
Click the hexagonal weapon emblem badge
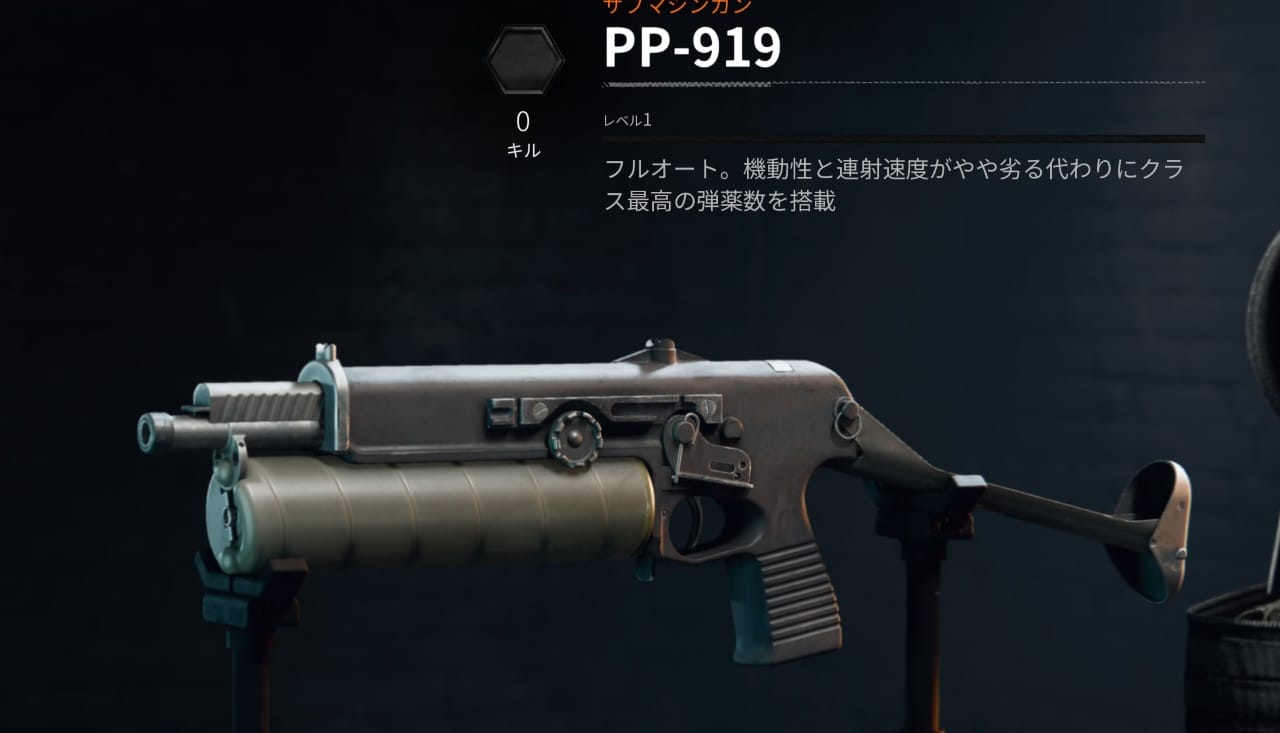click(525, 58)
